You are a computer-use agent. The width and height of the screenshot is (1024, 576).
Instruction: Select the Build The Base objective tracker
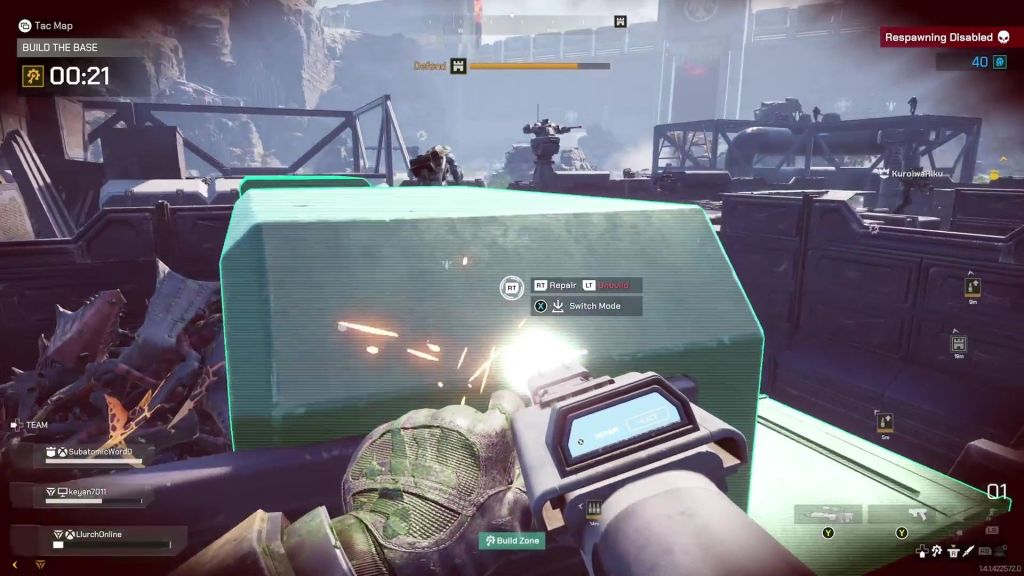62,47
